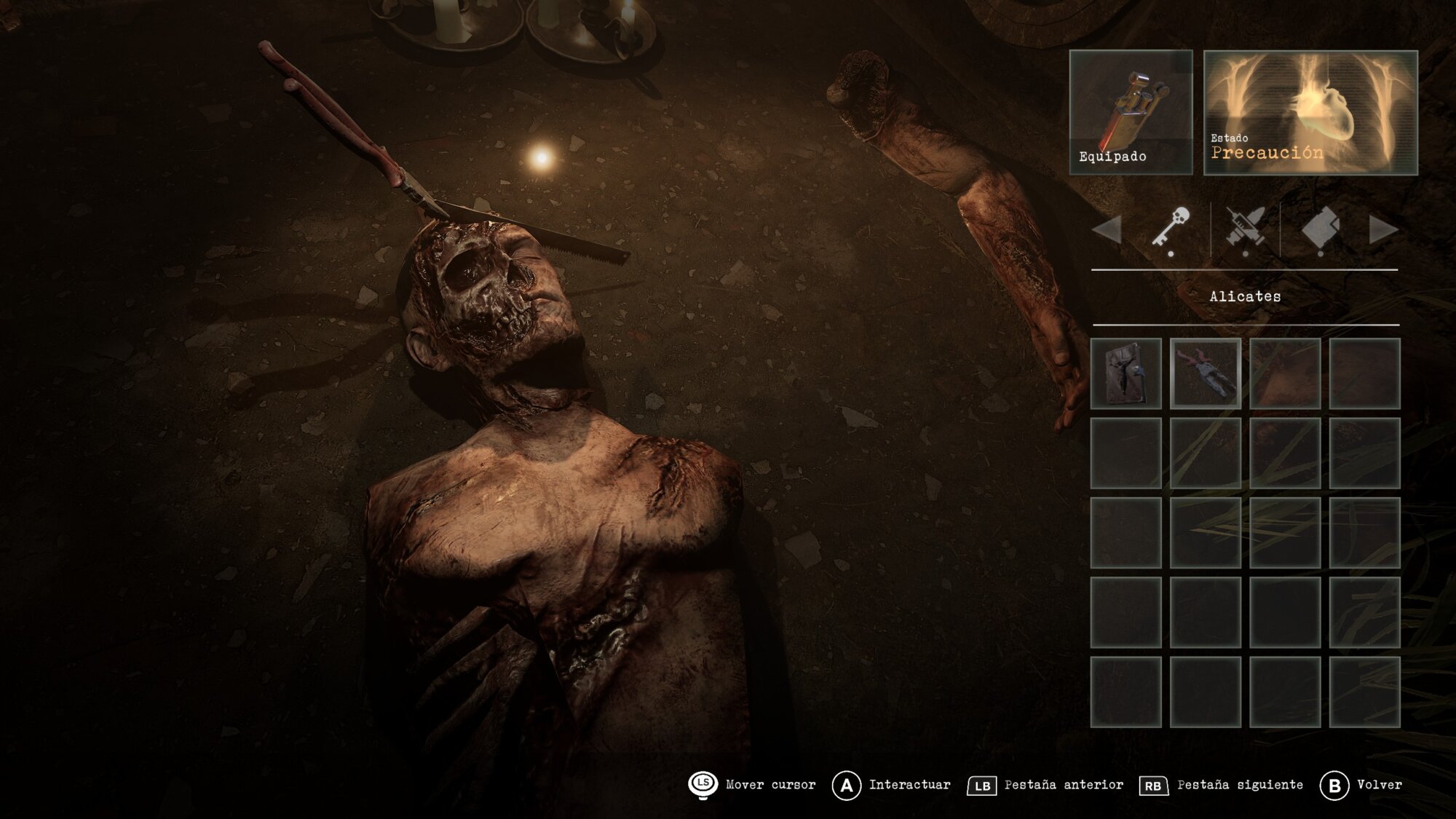Switch to the skull key items tab
Image resolution: width=1456 pixels, height=819 pixels.
(1171, 229)
